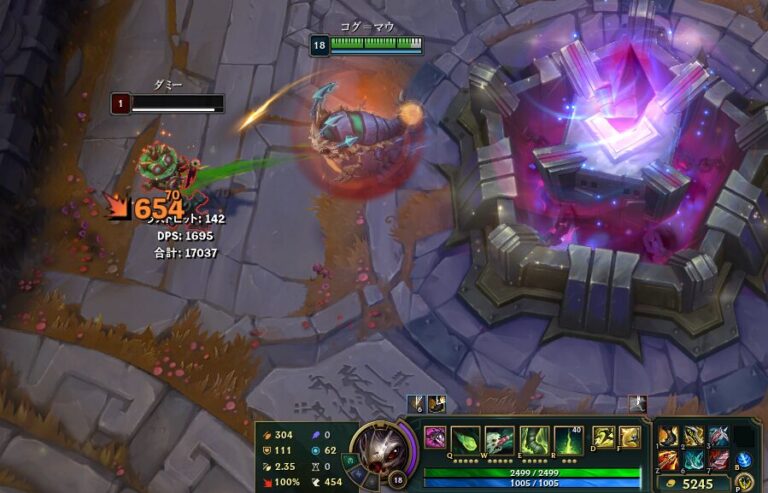Cast the E ability Void Ooze
Screen dimensions: 768x493
531,440
